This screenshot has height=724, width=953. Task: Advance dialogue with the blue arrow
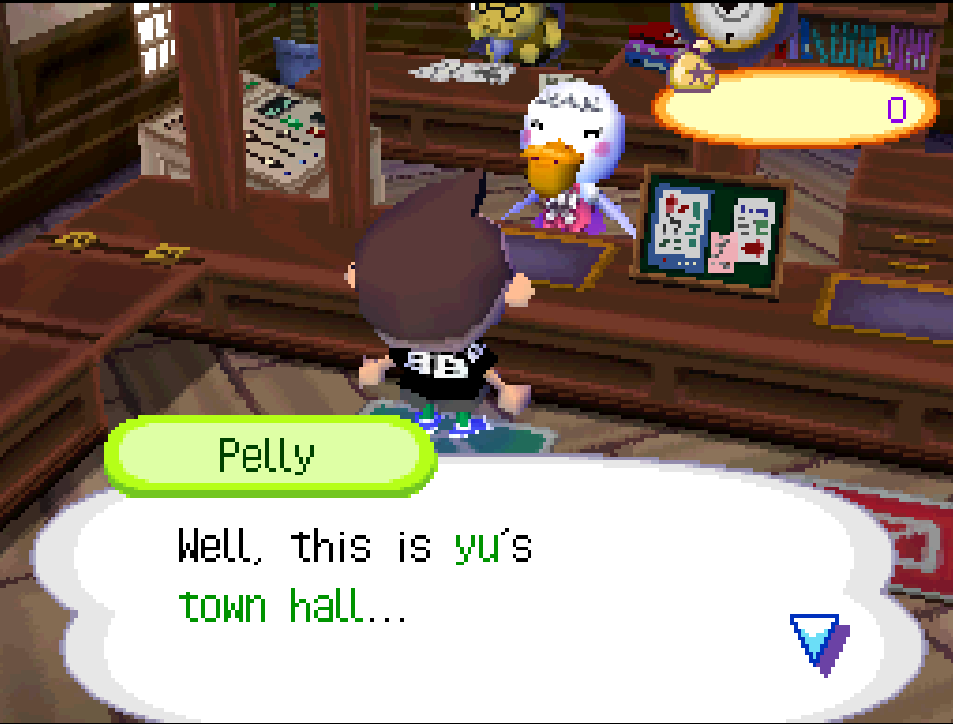pyautogui.click(x=817, y=639)
